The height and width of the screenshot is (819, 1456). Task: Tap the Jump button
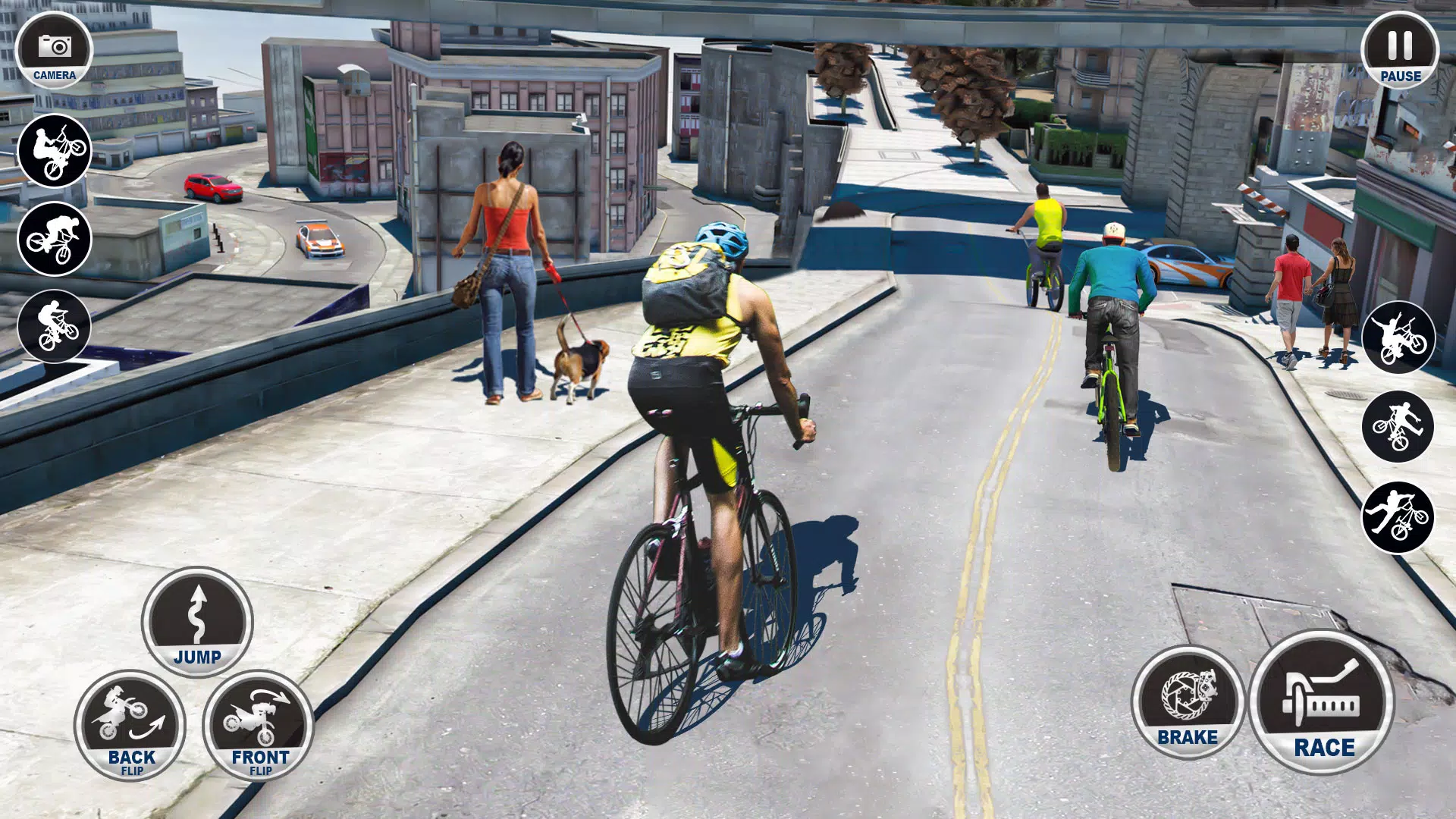click(197, 622)
